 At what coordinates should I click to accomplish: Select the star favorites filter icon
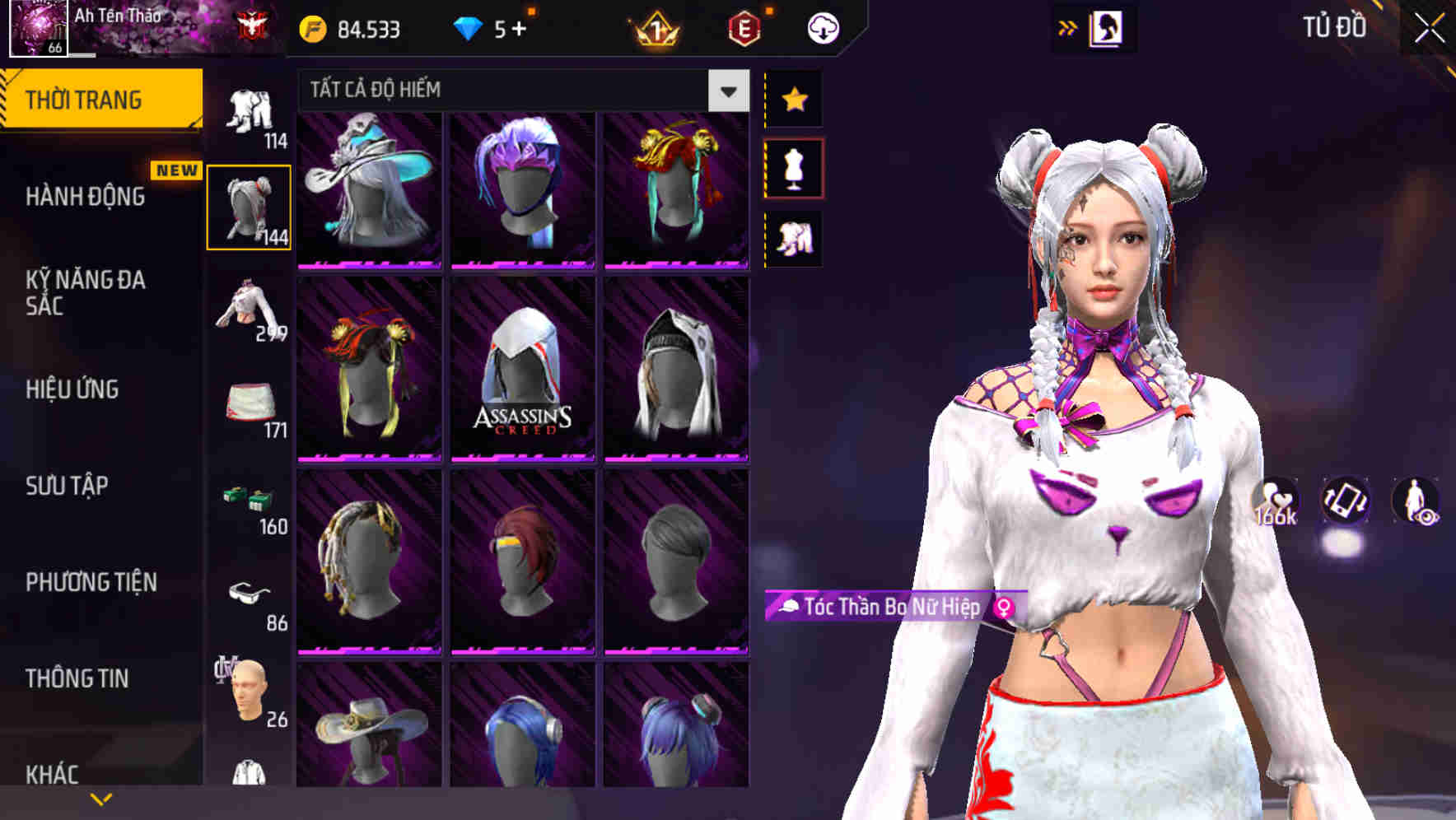[793, 99]
